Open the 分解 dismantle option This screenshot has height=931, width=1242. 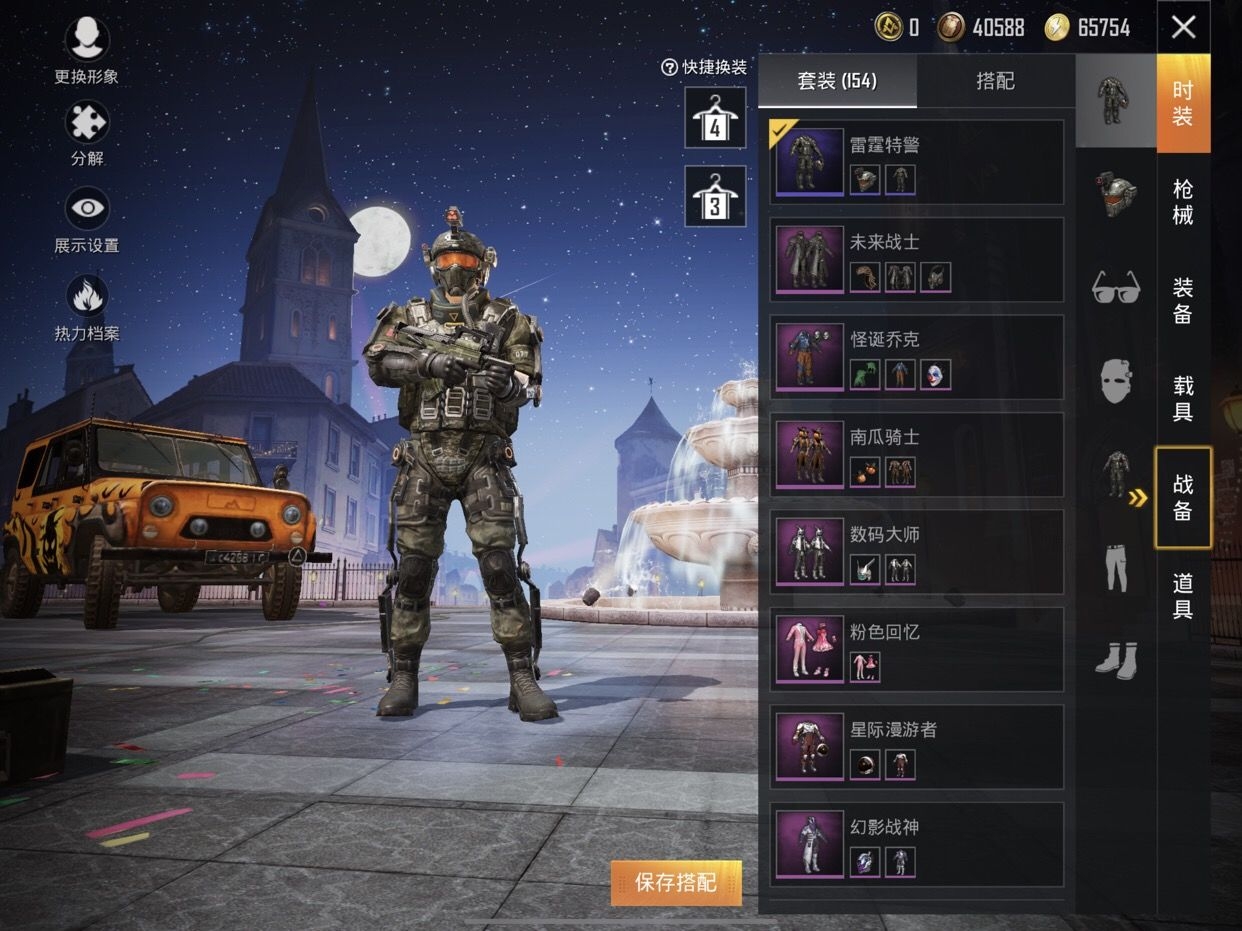pos(87,123)
